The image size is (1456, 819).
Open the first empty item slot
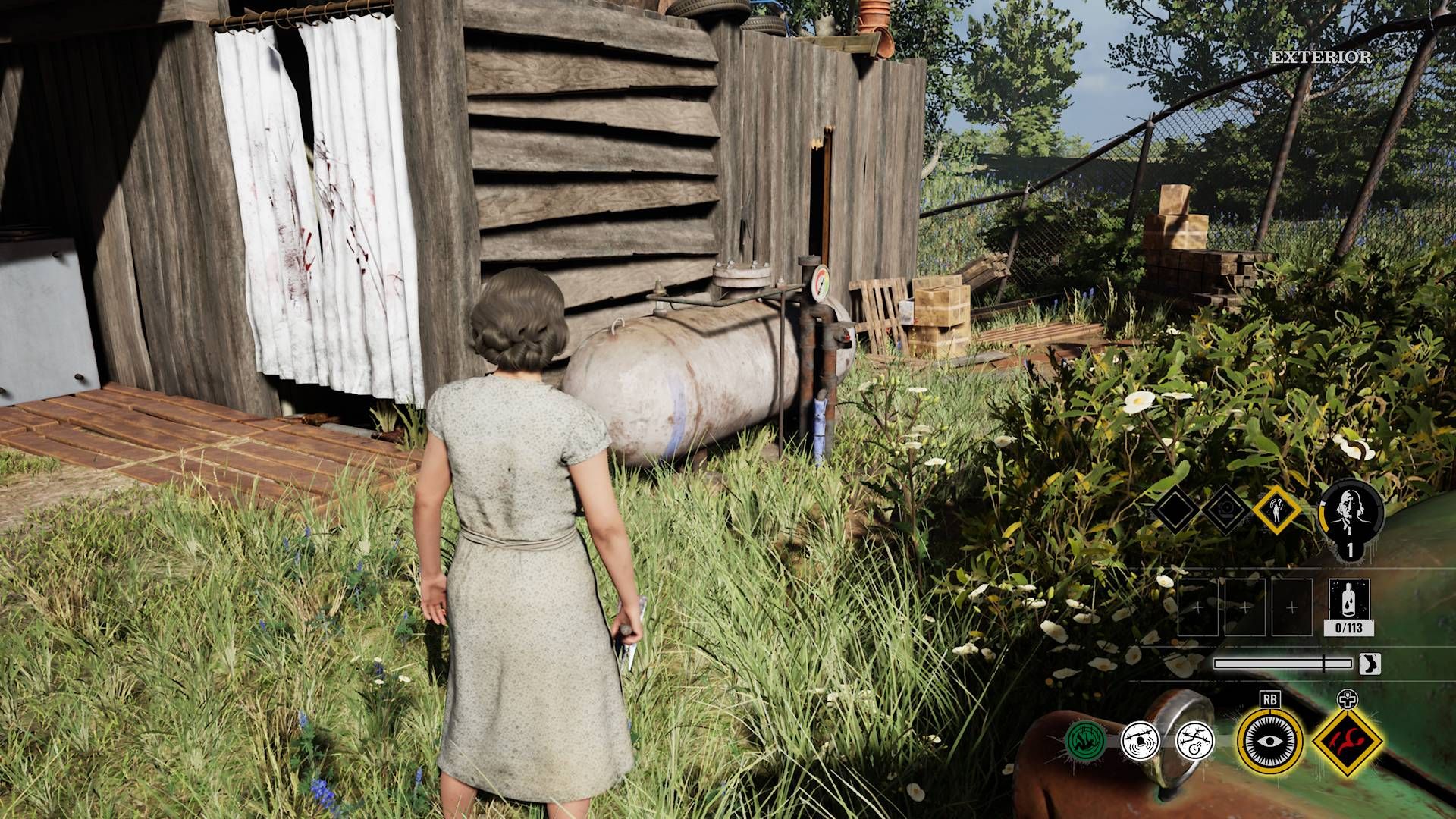click(1198, 607)
